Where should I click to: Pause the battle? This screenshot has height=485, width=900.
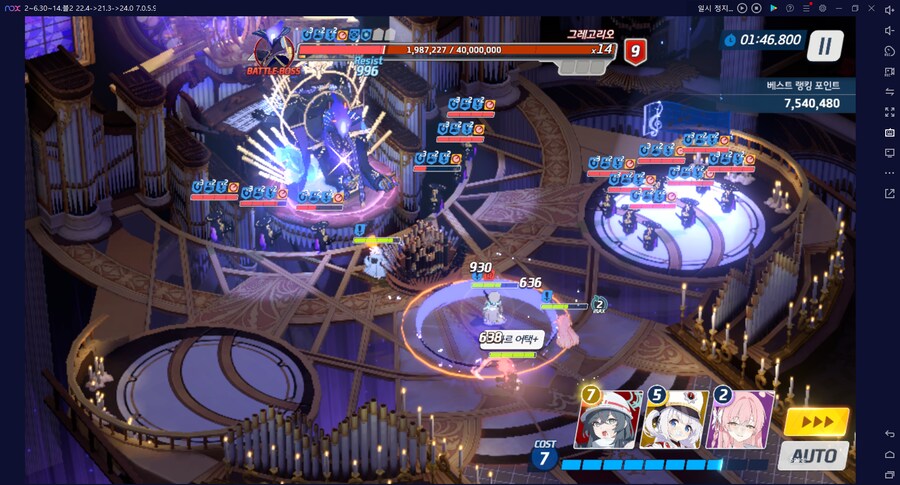(825, 45)
